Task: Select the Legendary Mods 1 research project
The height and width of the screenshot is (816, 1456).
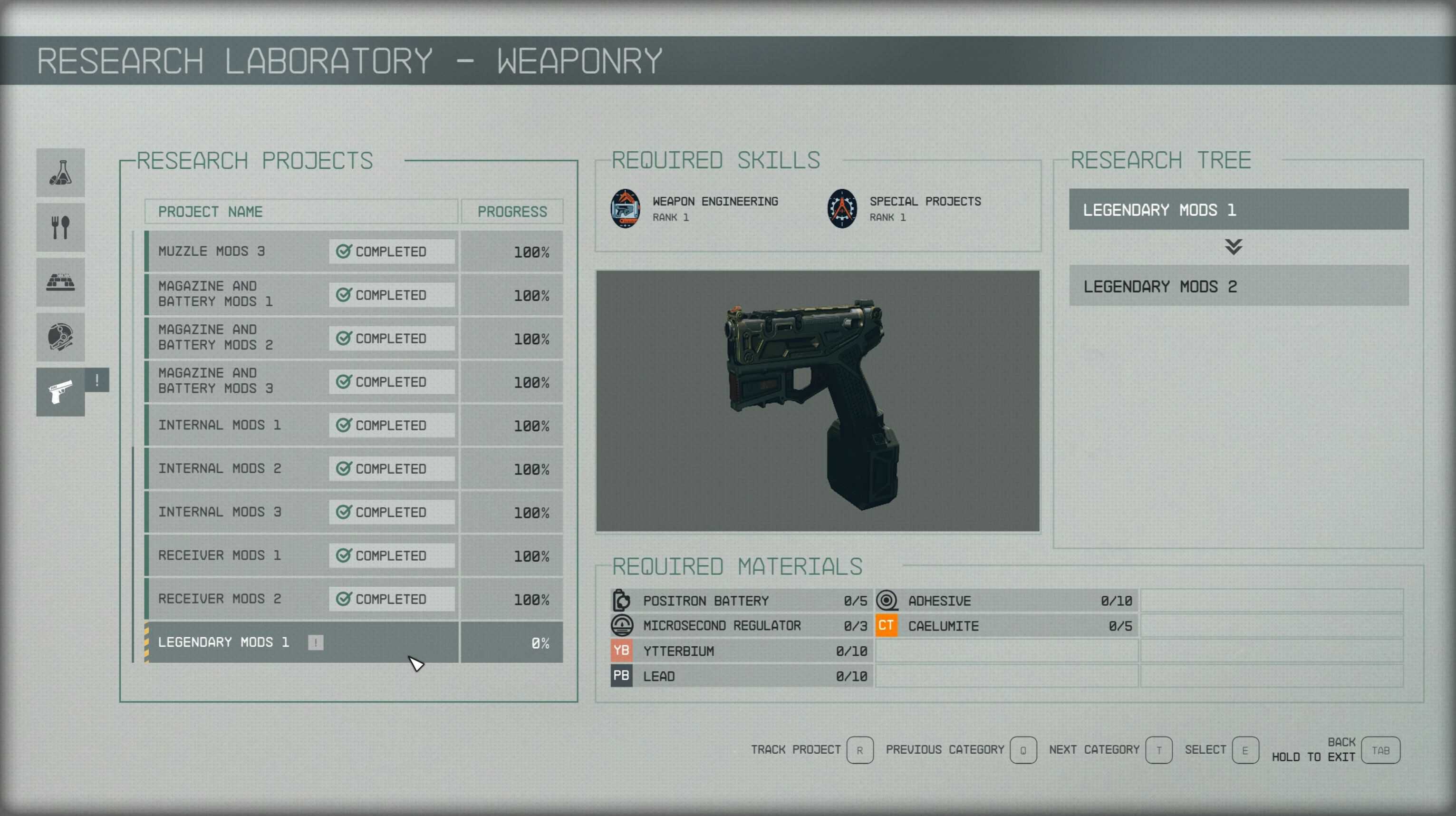Action: tap(302, 642)
